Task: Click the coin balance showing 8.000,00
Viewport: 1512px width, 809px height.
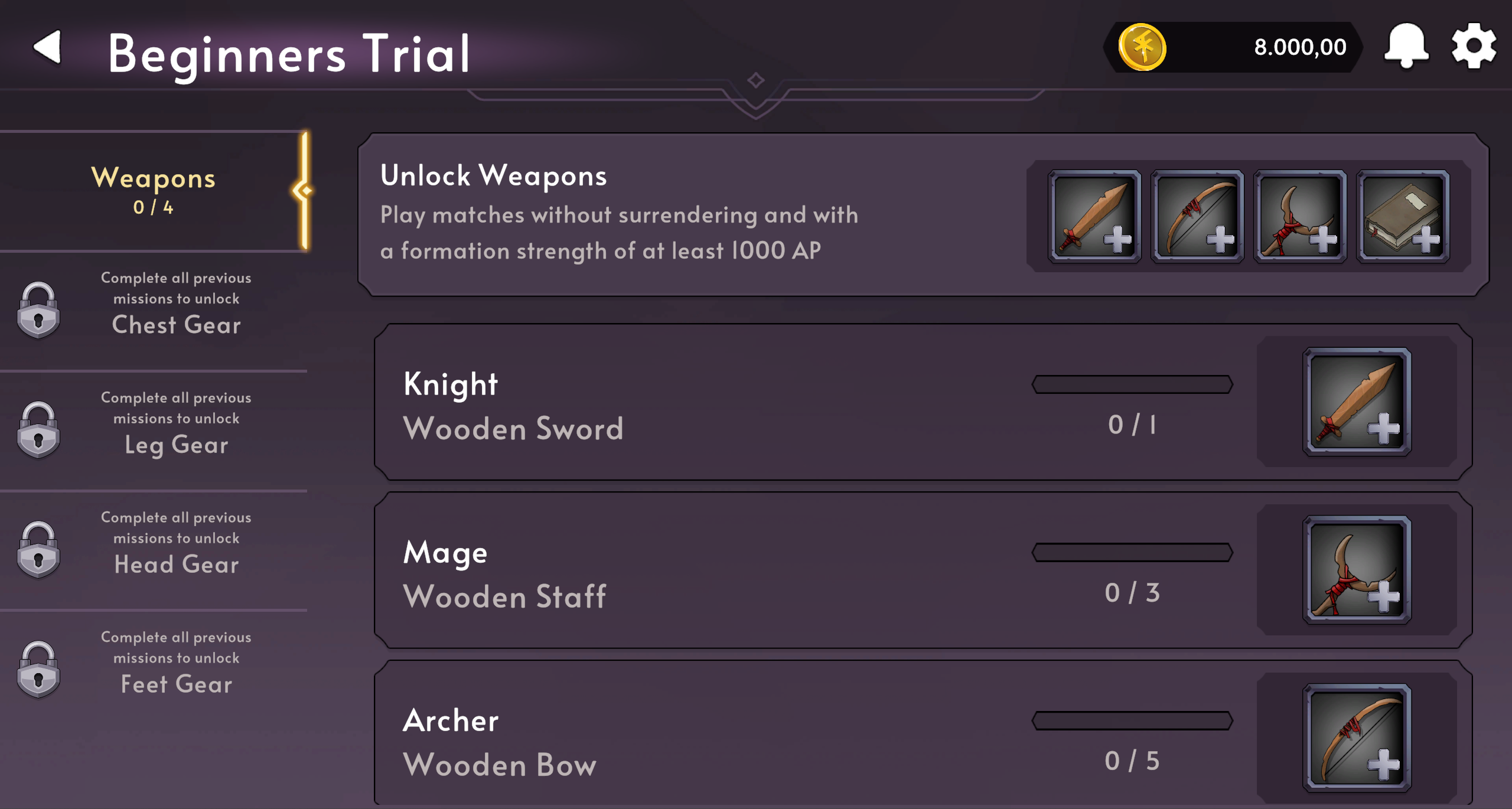Action: point(1299,47)
